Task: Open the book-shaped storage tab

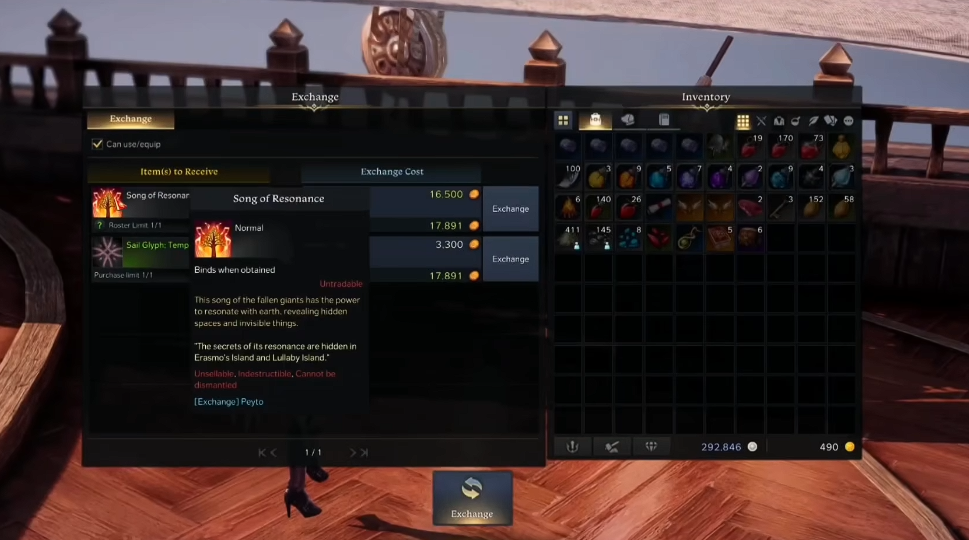Action: coord(663,121)
